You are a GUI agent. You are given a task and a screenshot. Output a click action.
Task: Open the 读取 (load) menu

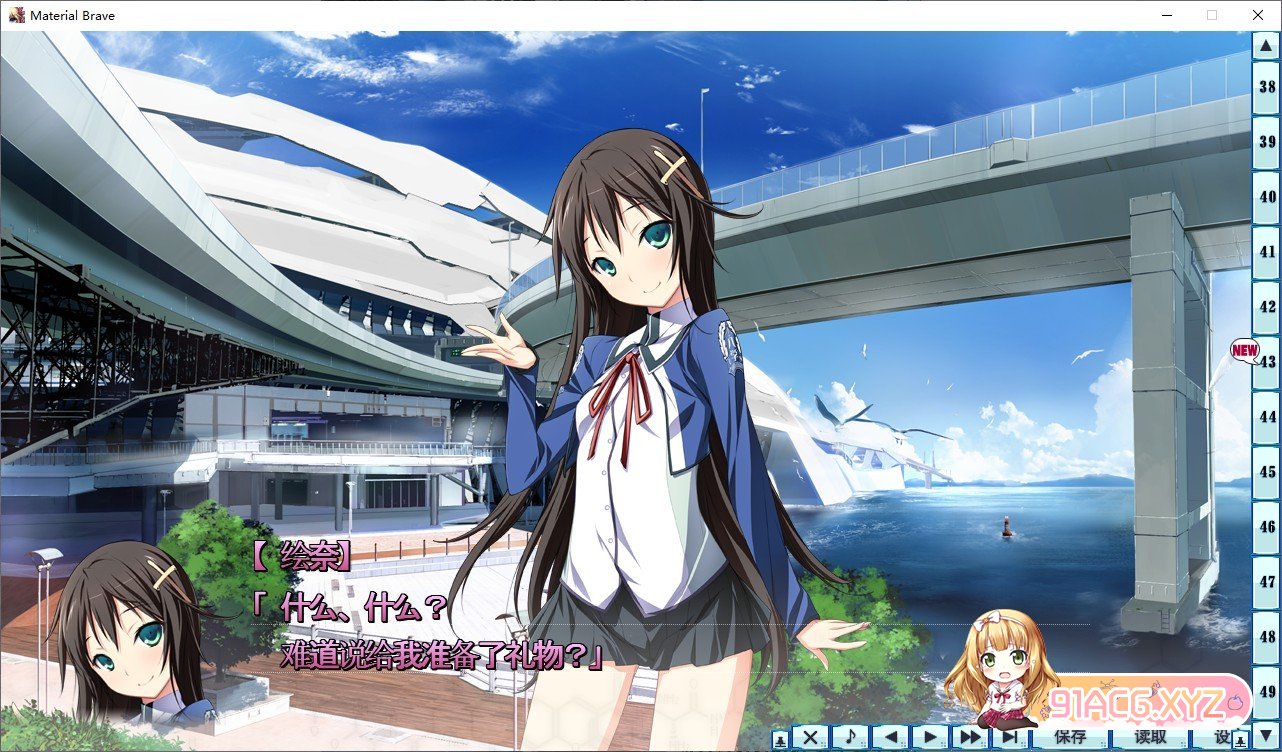click(x=1150, y=738)
